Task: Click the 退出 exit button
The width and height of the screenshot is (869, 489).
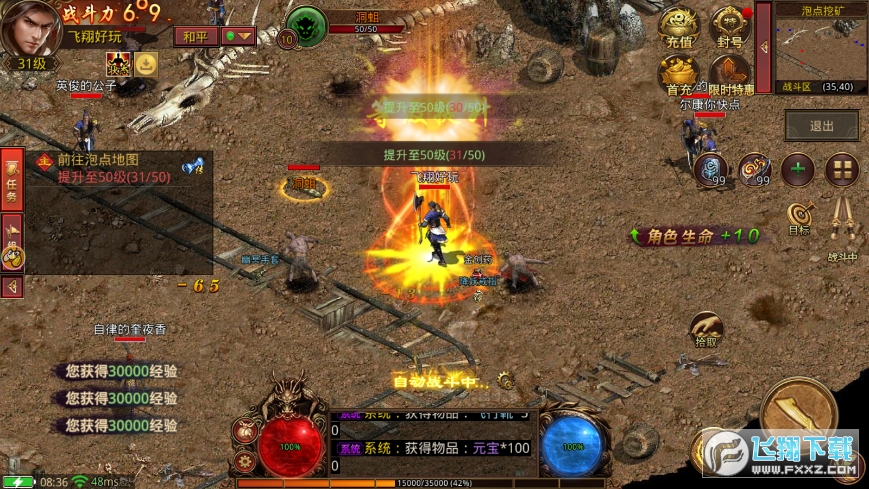Action: (x=821, y=126)
